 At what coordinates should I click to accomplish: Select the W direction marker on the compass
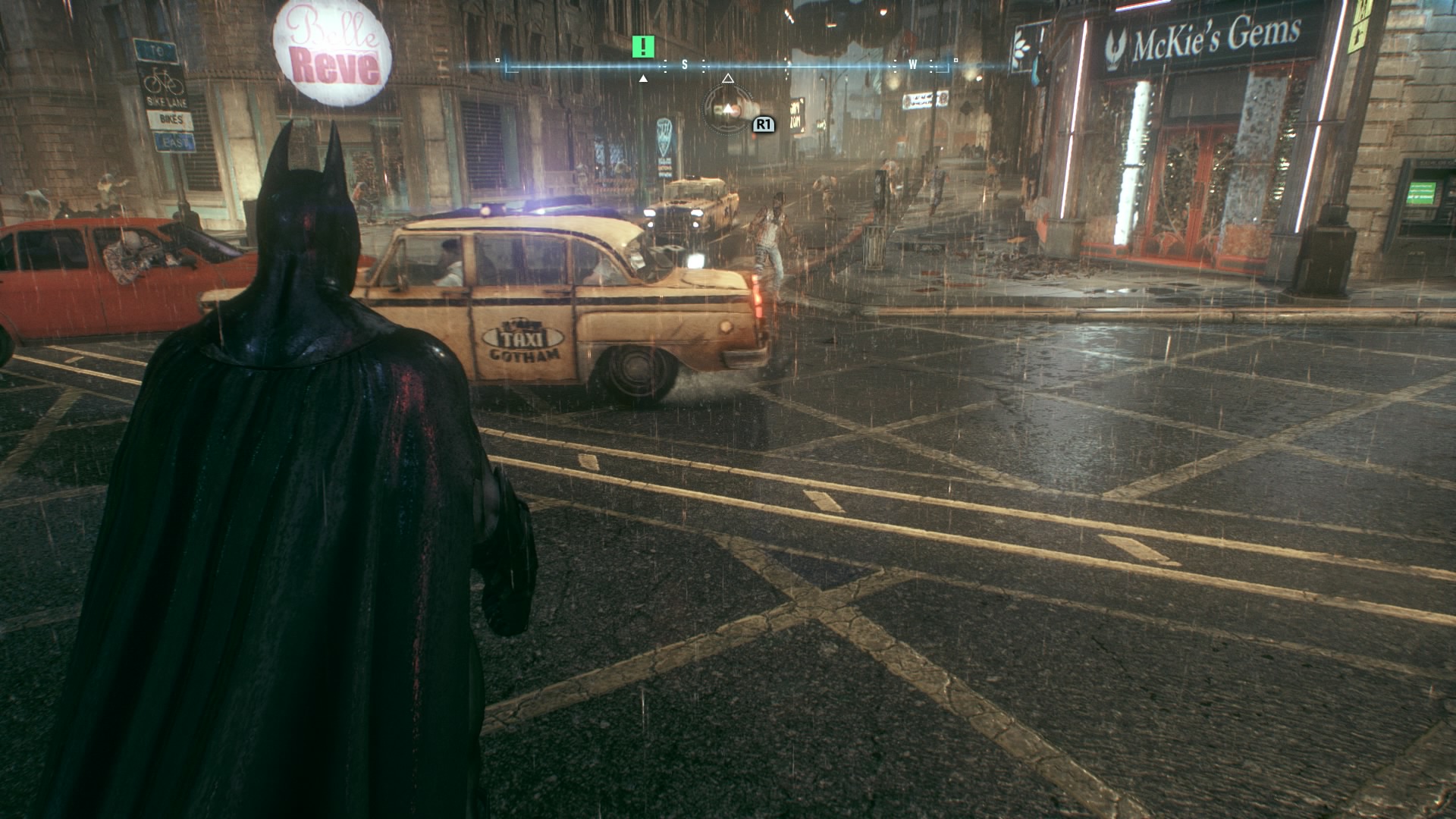coord(913,66)
